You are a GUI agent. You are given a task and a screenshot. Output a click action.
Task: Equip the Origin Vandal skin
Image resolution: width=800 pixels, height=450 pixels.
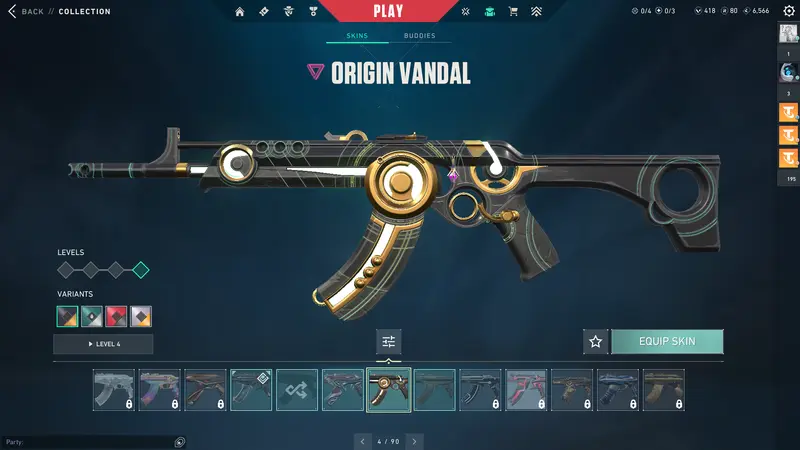(x=667, y=342)
